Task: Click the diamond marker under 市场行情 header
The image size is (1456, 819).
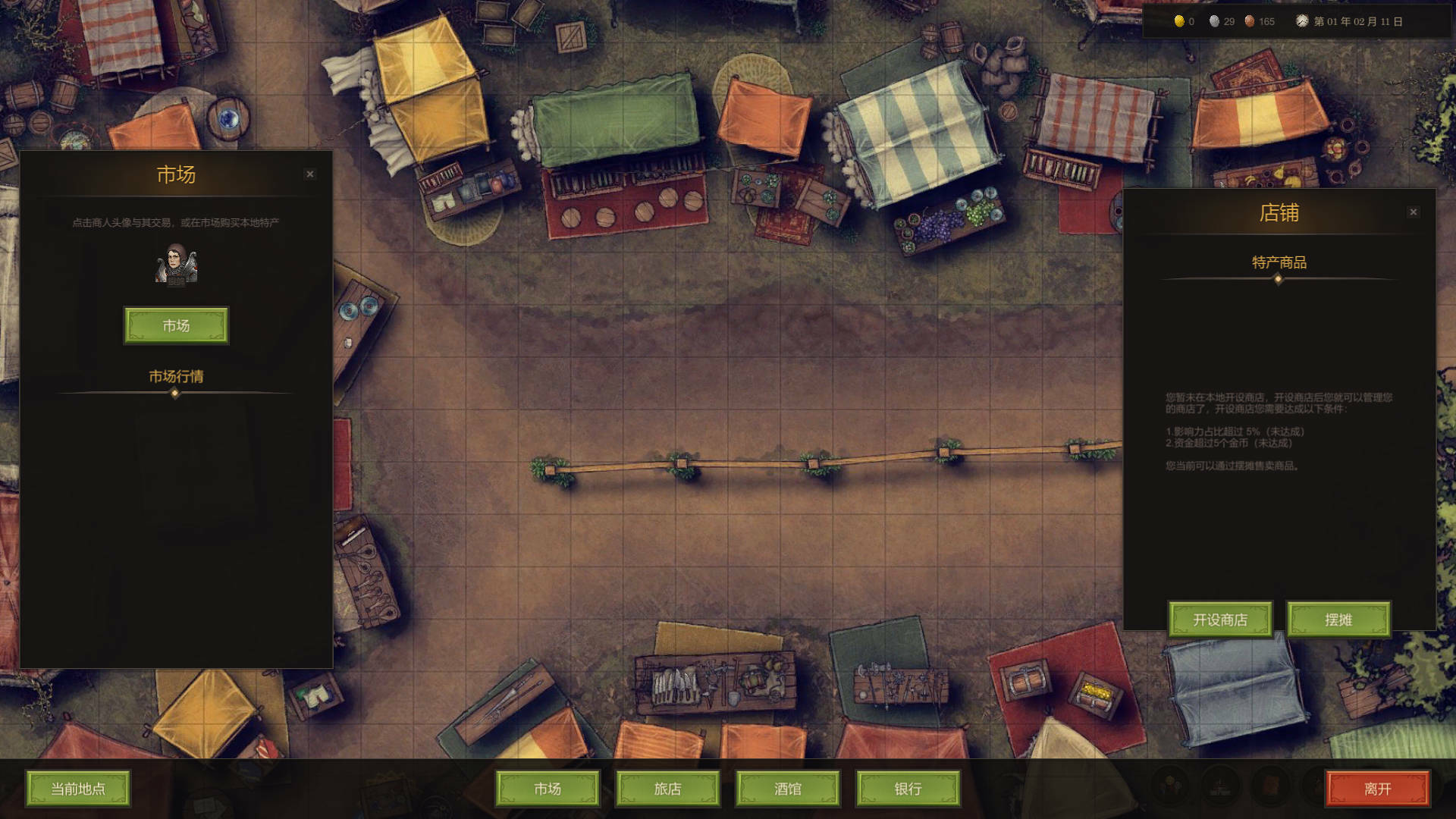Action: (x=176, y=393)
